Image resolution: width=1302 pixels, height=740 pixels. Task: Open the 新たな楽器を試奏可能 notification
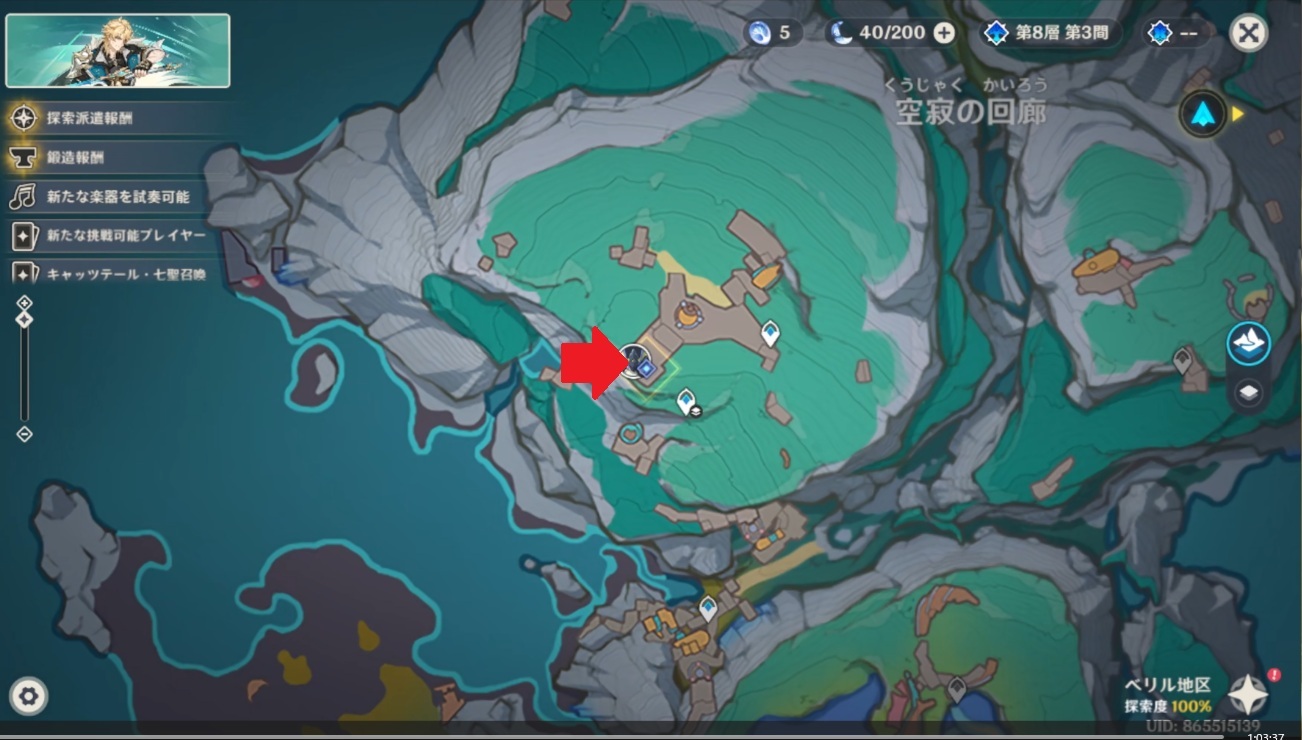pyautogui.click(x=117, y=197)
